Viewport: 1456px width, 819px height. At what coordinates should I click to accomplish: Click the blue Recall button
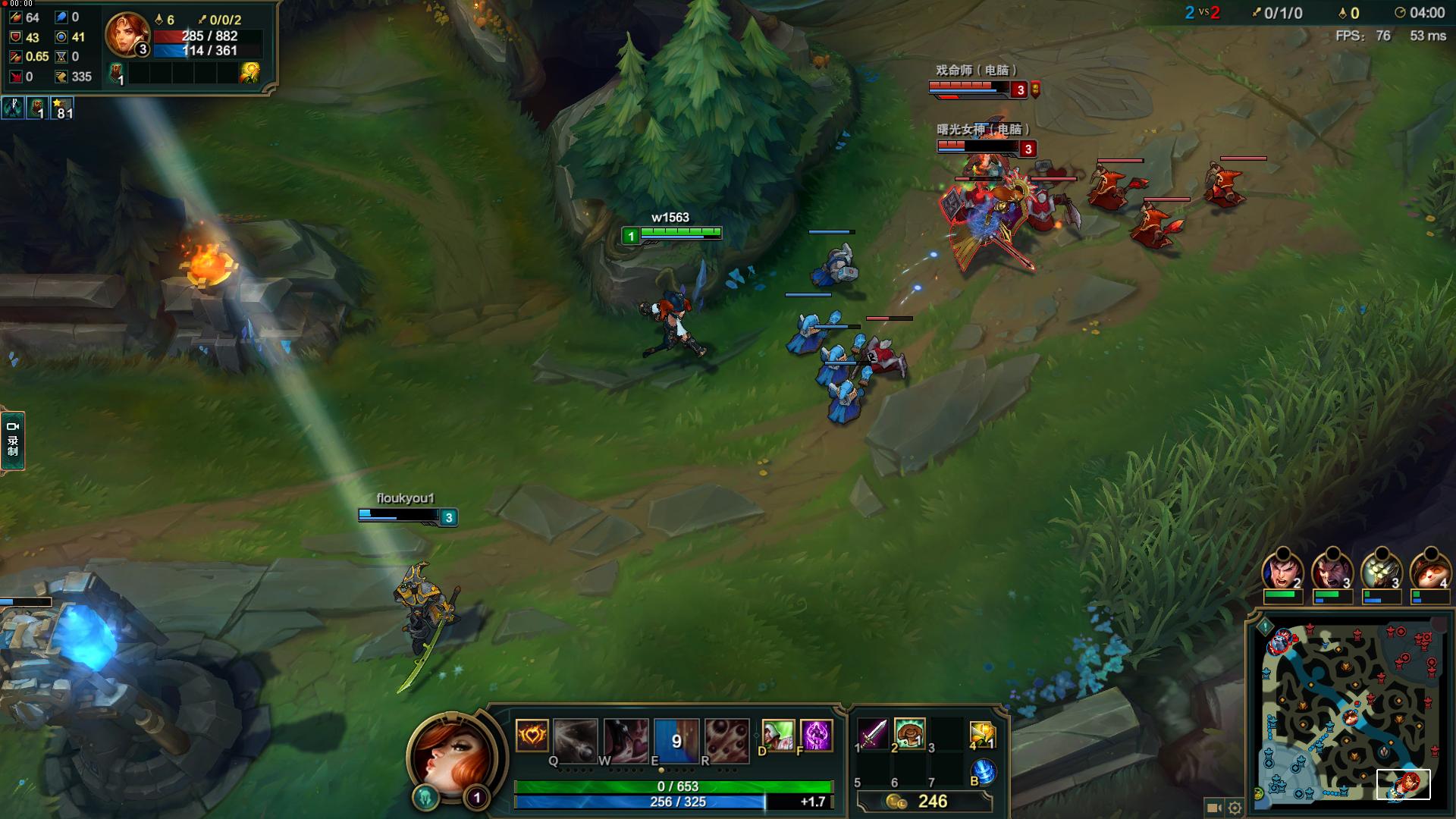(x=983, y=772)
